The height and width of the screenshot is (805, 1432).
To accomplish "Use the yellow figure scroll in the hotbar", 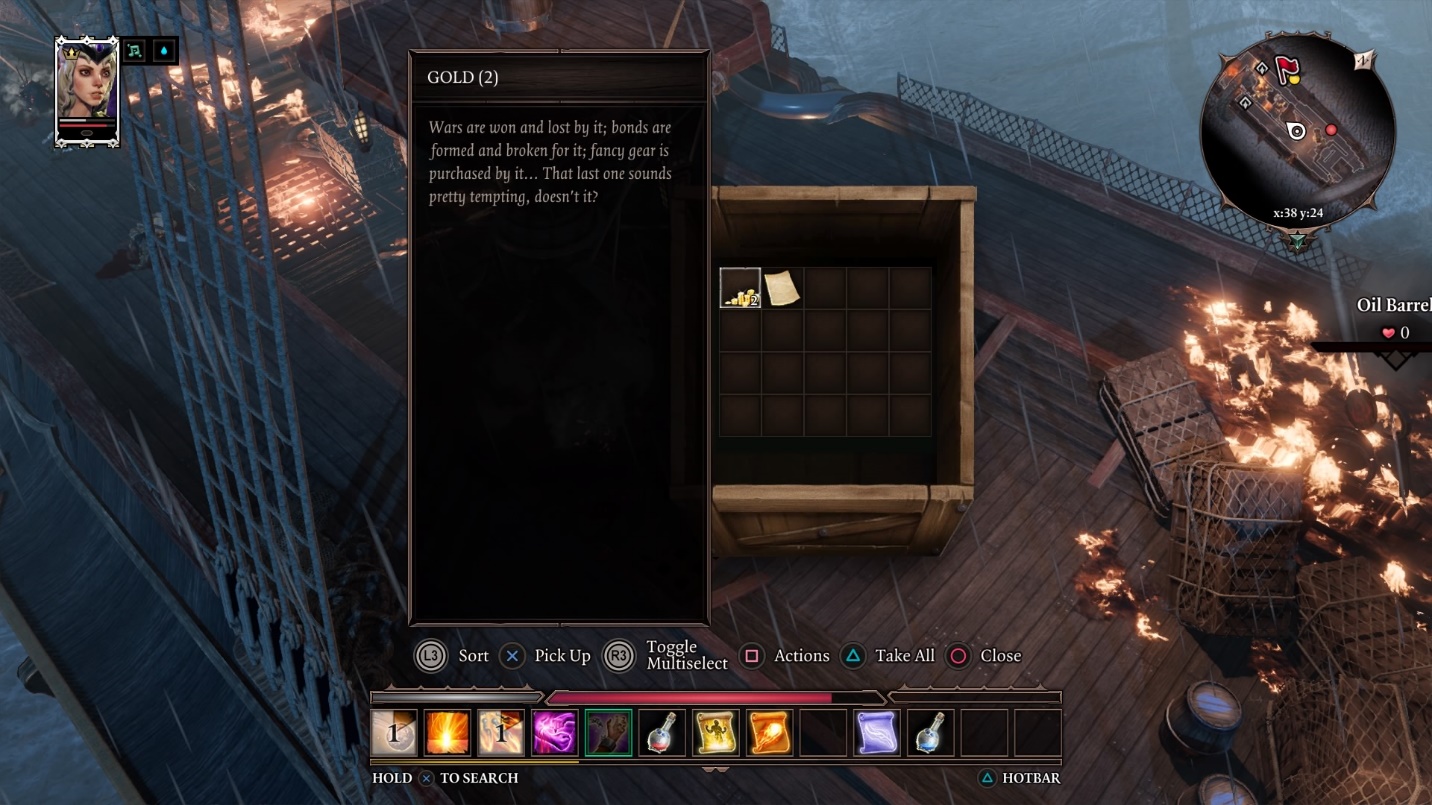I will (x=715, y=733).
